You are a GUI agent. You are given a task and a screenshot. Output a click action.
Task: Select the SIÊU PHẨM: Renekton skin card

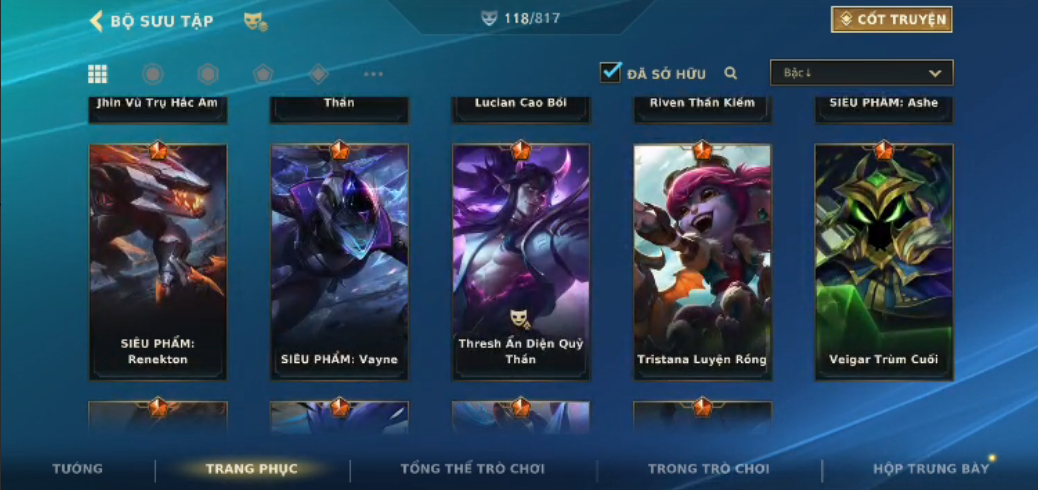tap(158, 261)
